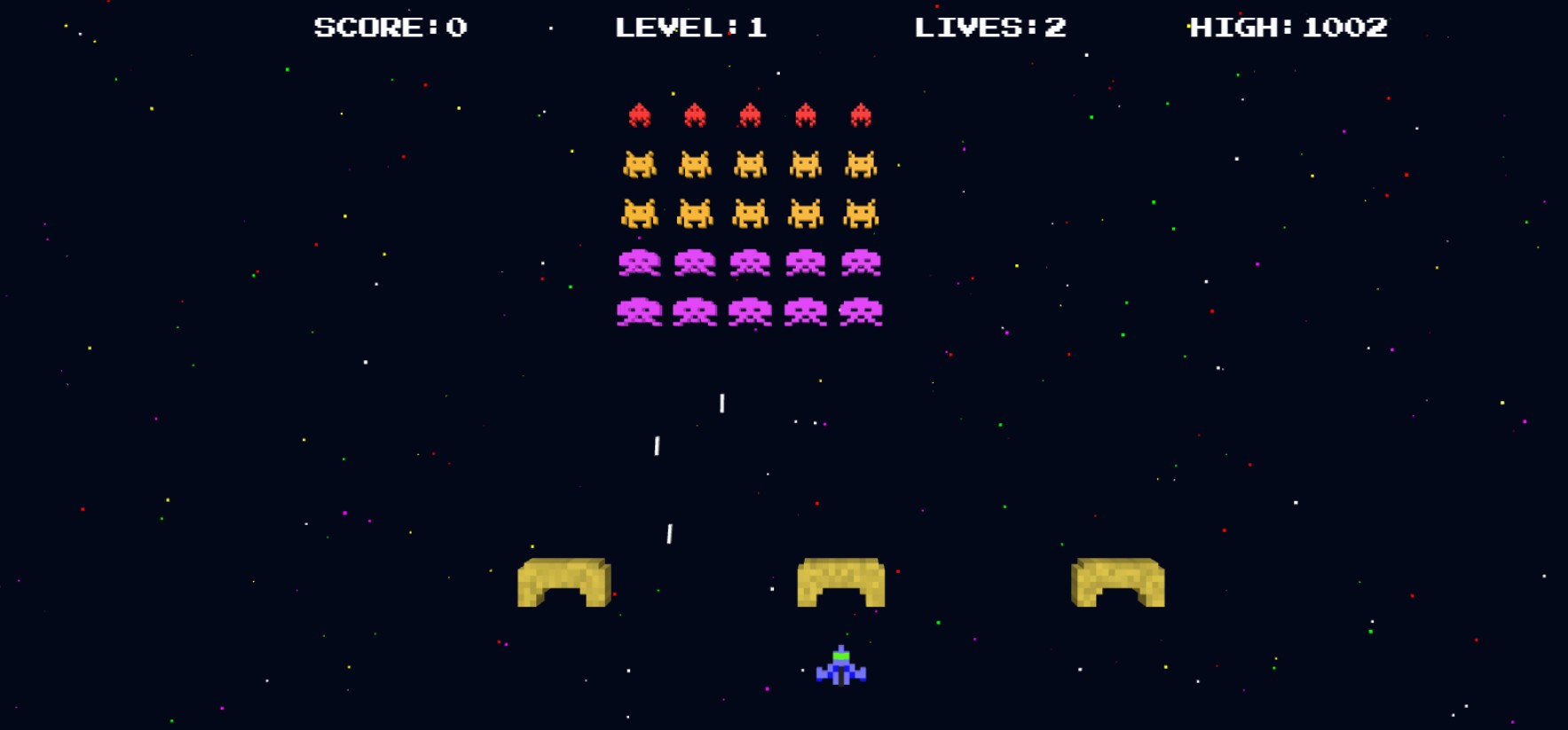Select the rightmost purple invader in bottom row
The width and height of the screenshot is (1568, 730).
858,312
